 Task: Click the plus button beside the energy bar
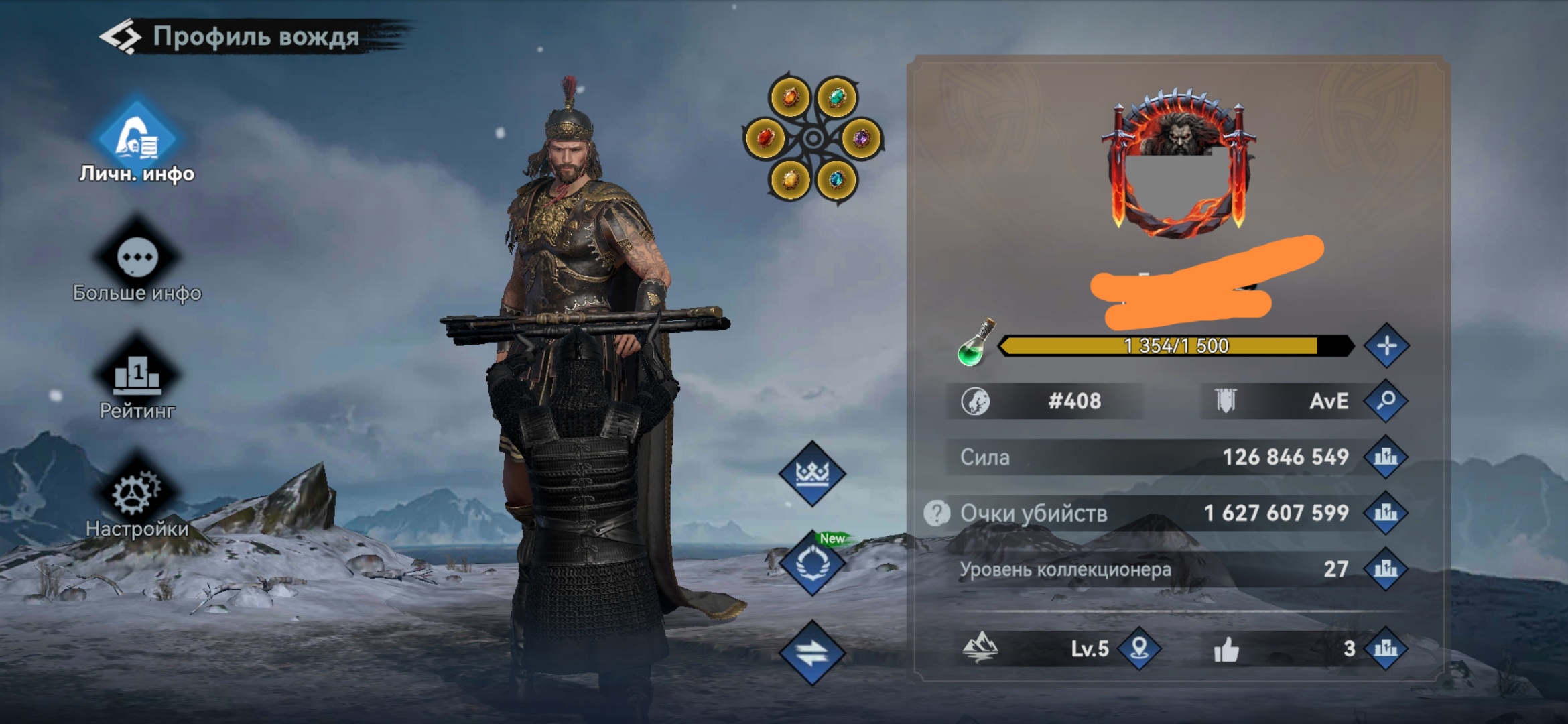coord(1386,346)
